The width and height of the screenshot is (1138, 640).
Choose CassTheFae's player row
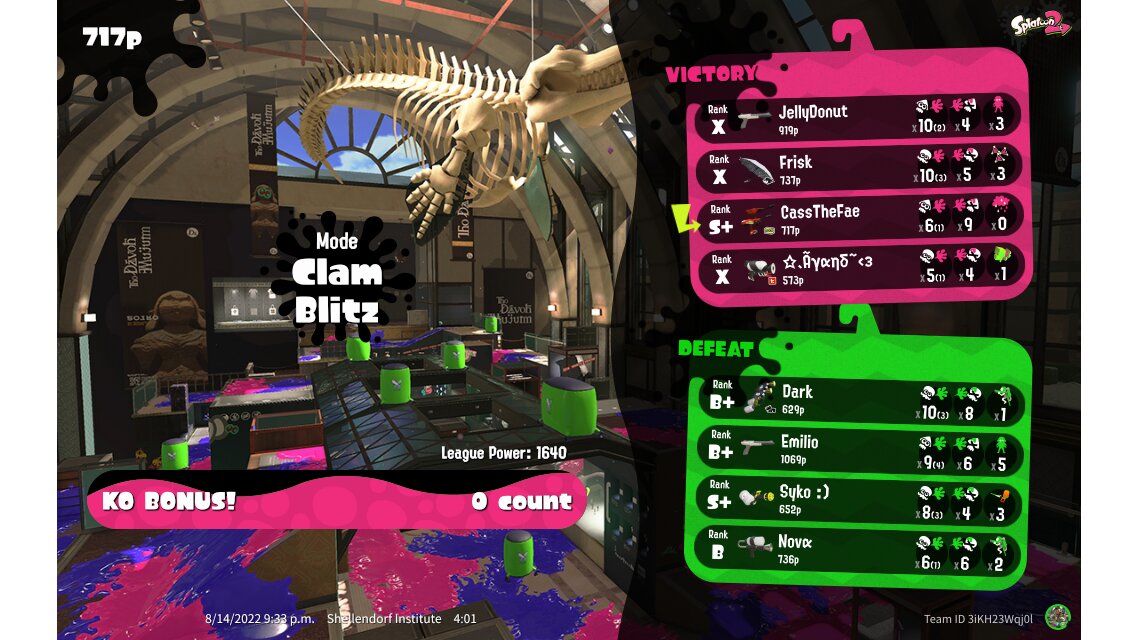coord(860,218)
